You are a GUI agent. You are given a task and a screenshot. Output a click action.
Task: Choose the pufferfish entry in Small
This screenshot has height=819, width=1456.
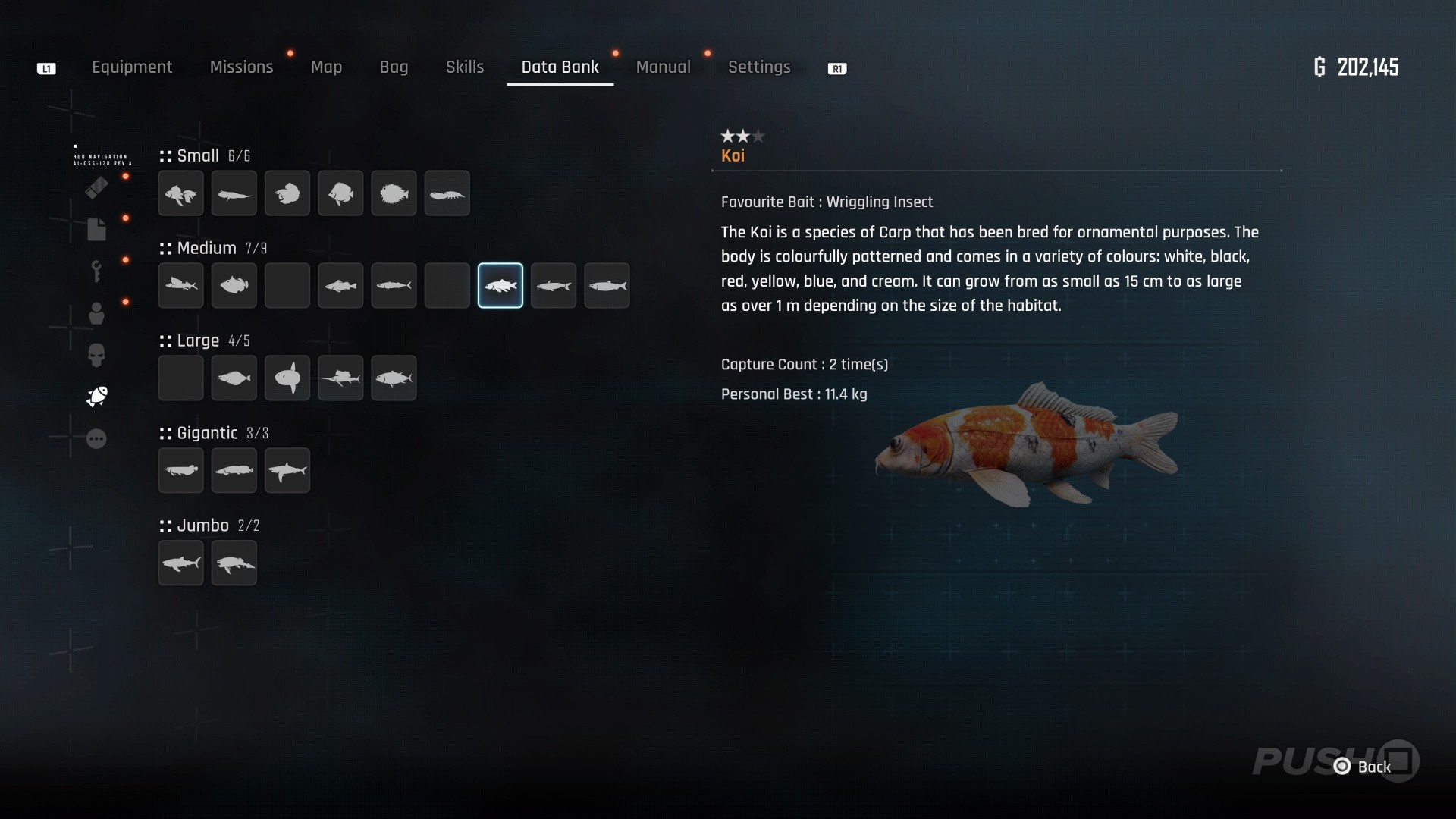[394, 193]
